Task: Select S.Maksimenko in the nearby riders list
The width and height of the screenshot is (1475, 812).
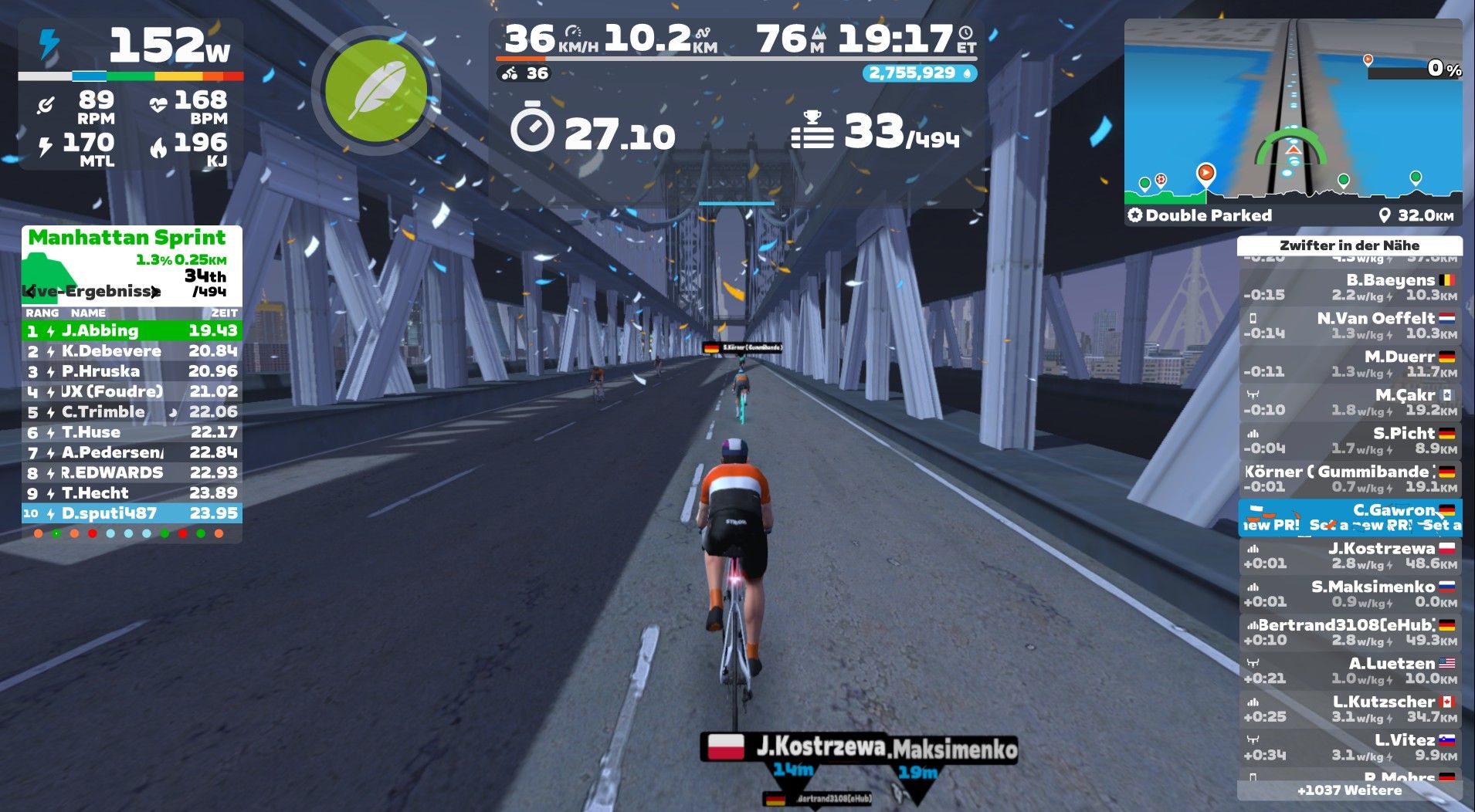Action: pyautogui.click(x=1349, y=594)
